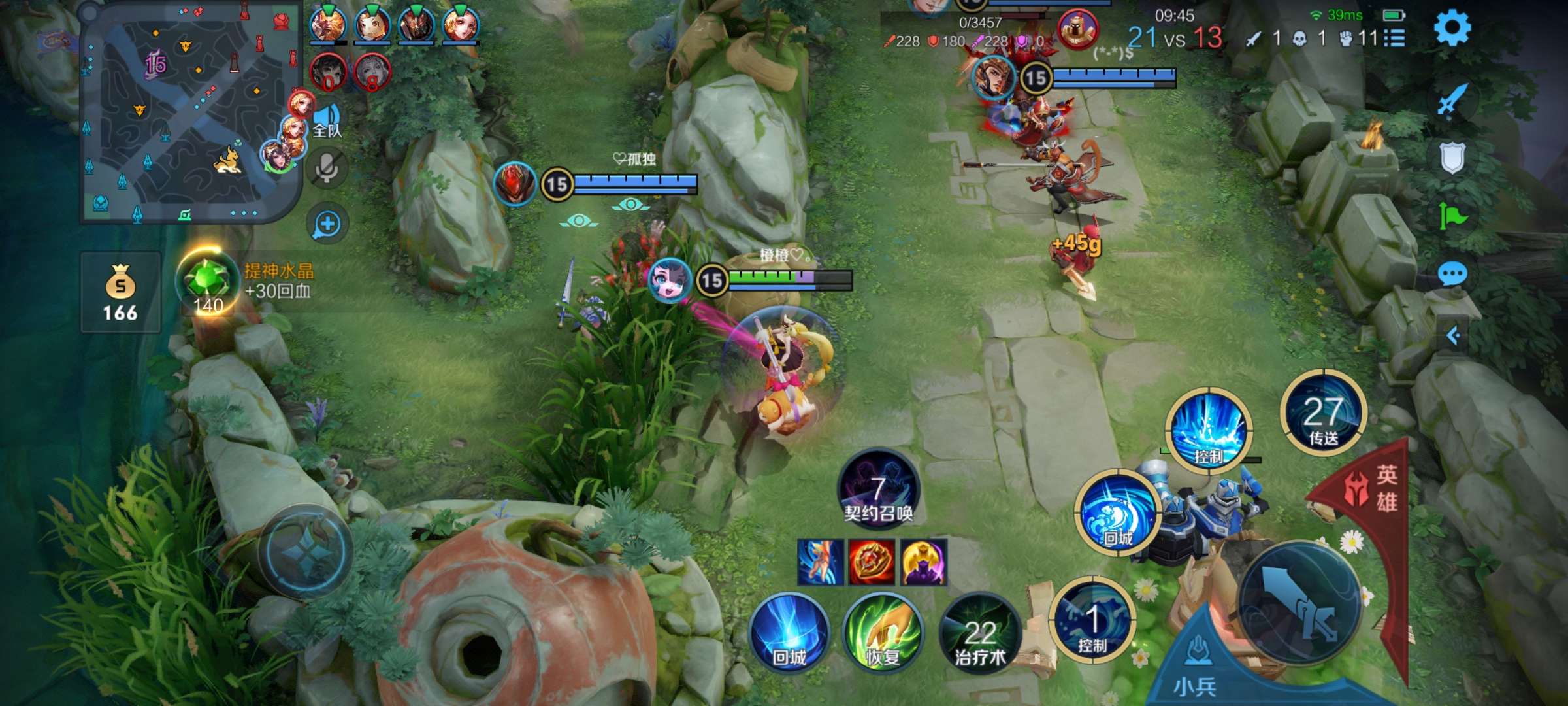Toggle the microphone button
Image resolution: width=1568 pixels, height=706 pixels.
(x=327, y=169)
